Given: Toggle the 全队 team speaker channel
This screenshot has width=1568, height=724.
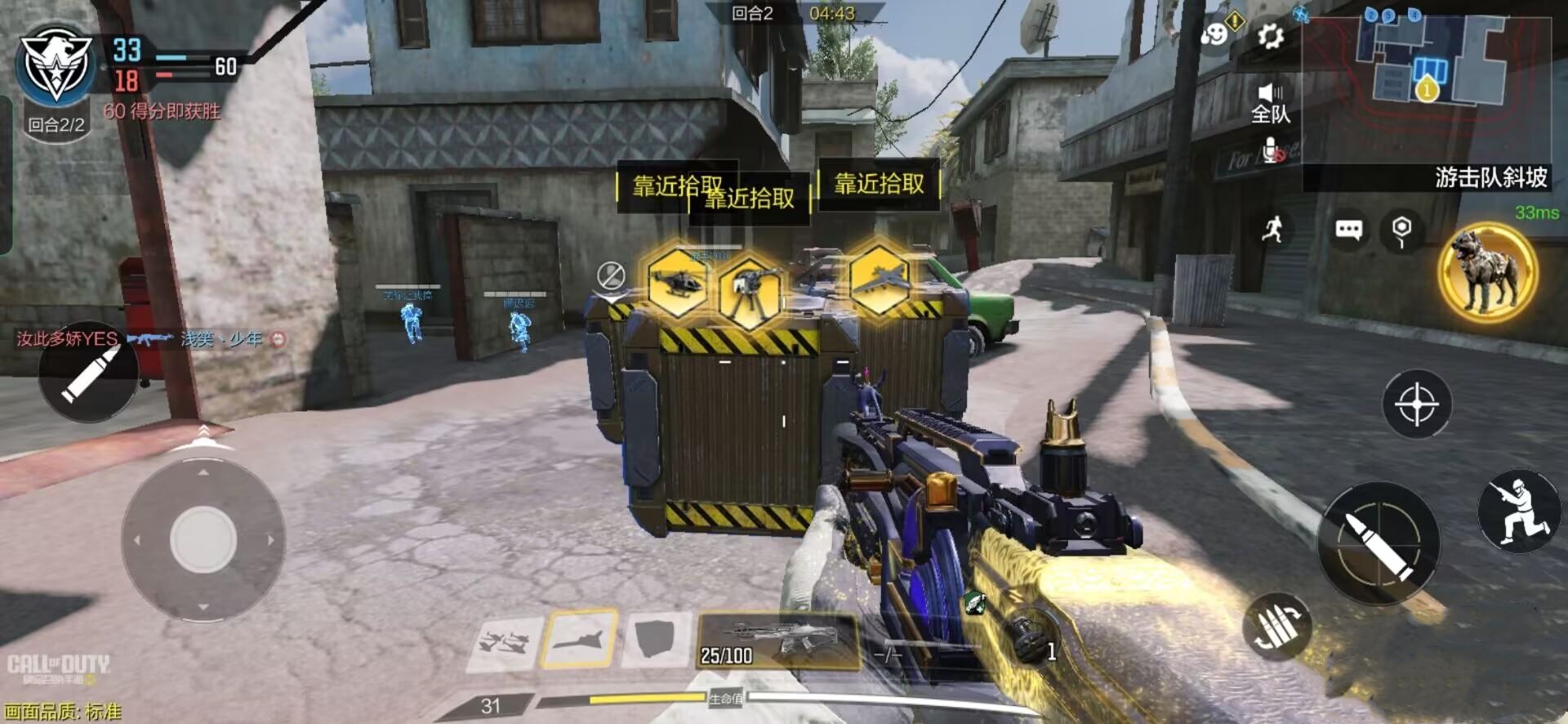Looking at the screenshot, I should pyautogui.click(x=1271, y=102).
